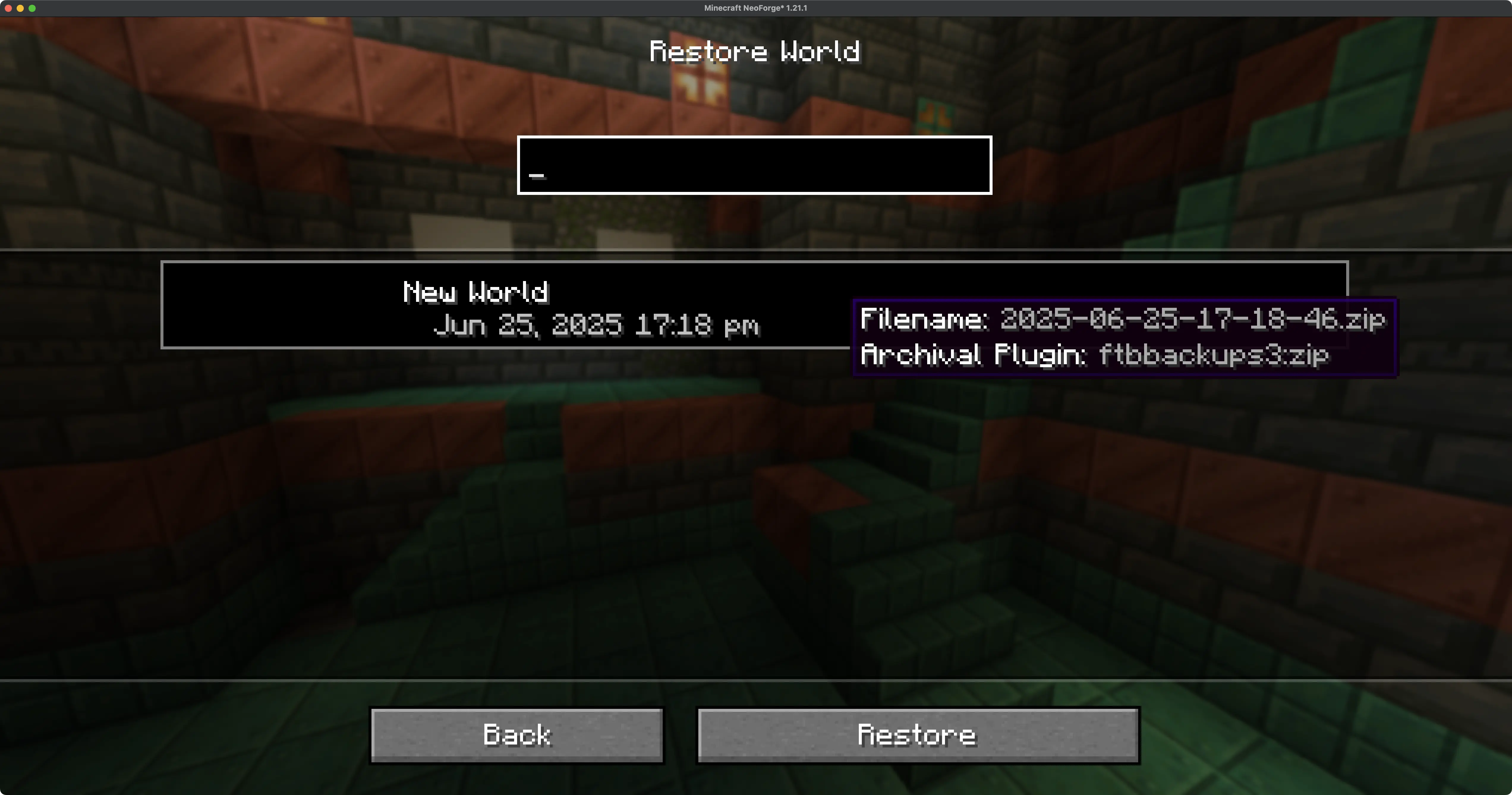Click the Minecraft NeoForge 1.21.1 title bar
1512x795 pixels.
755,8
